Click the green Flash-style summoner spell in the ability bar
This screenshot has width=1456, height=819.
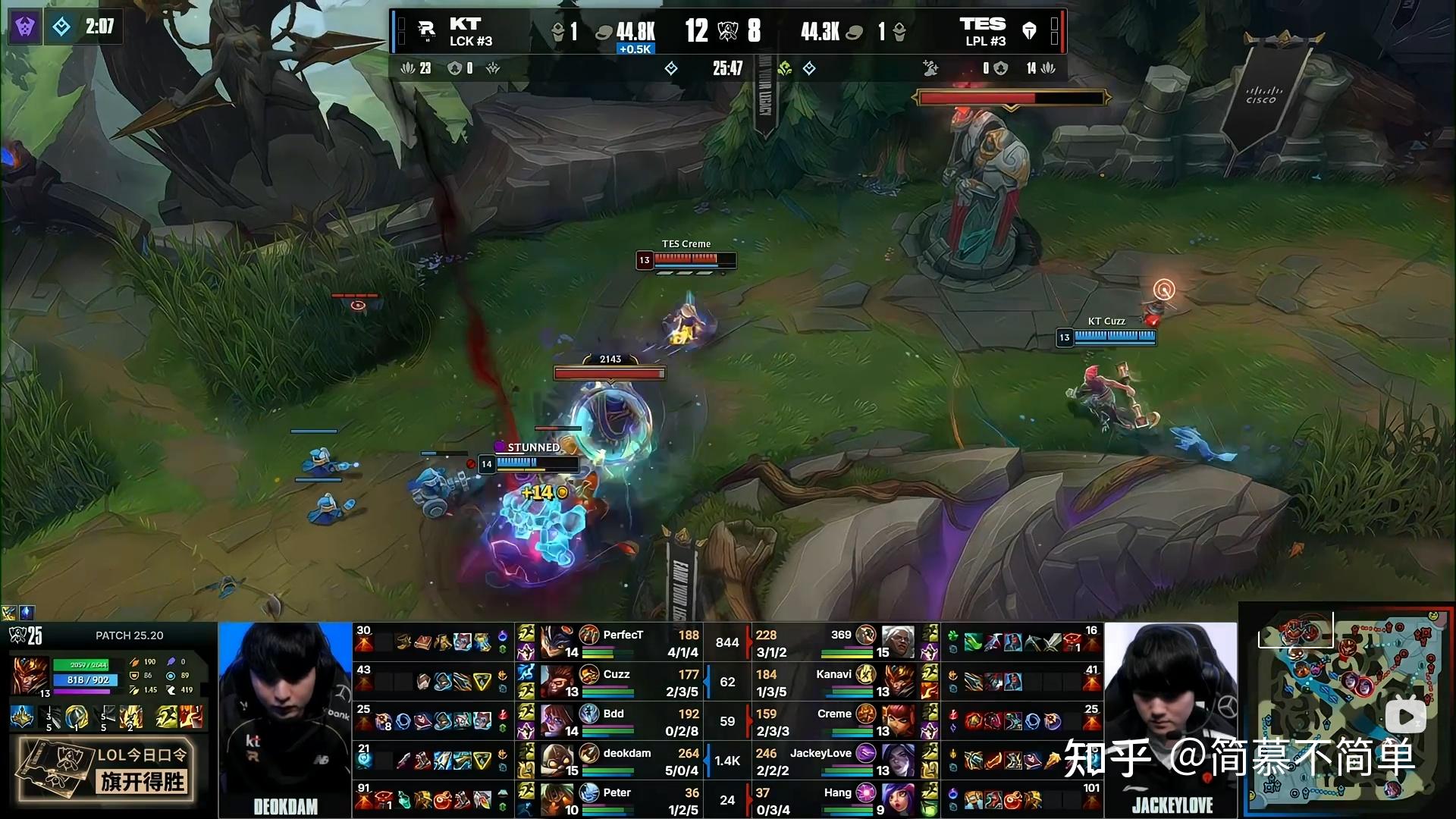pyautogui.click(x=167, y=716)
